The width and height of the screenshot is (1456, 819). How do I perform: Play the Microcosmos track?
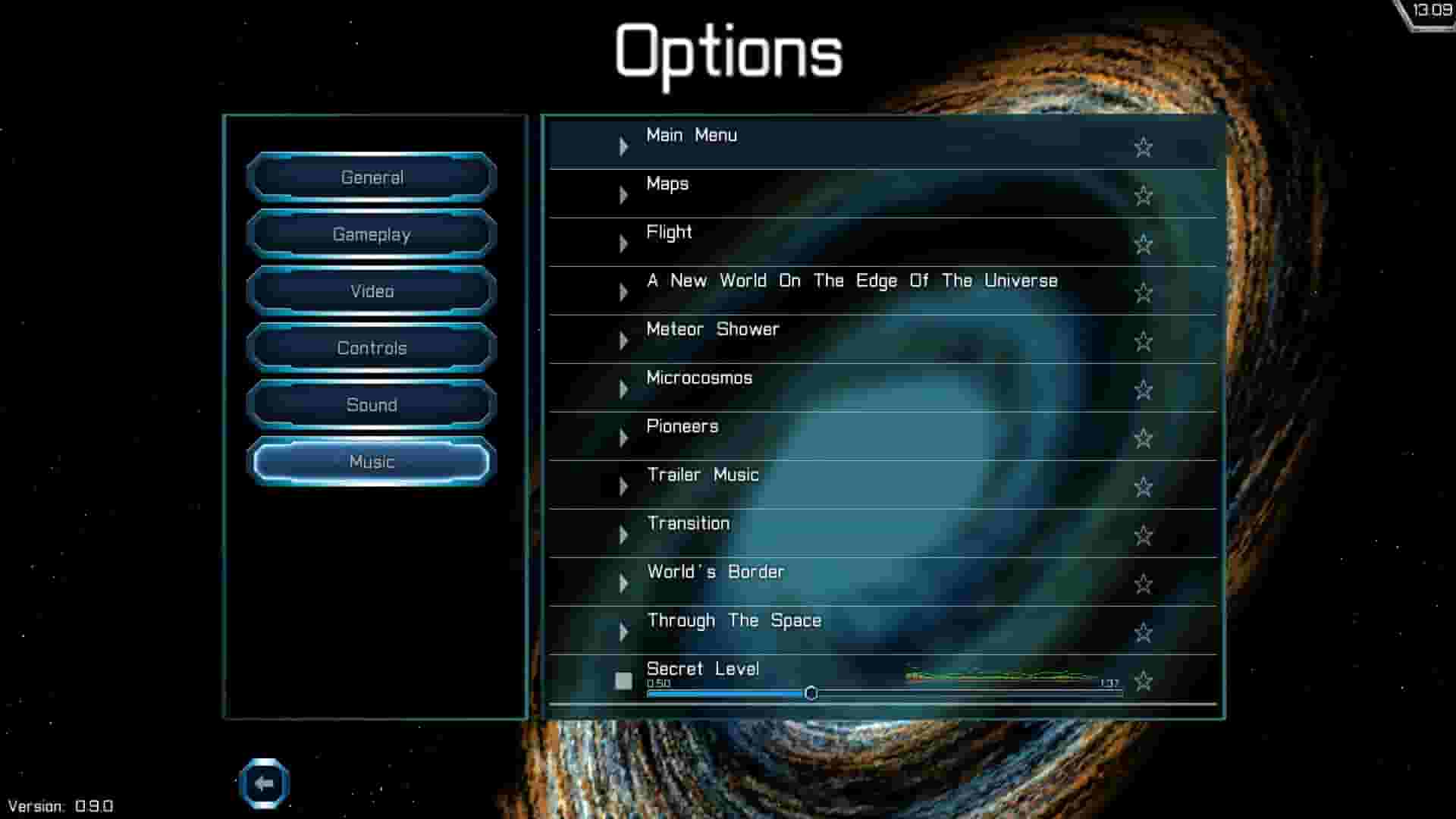coord(624,388)
